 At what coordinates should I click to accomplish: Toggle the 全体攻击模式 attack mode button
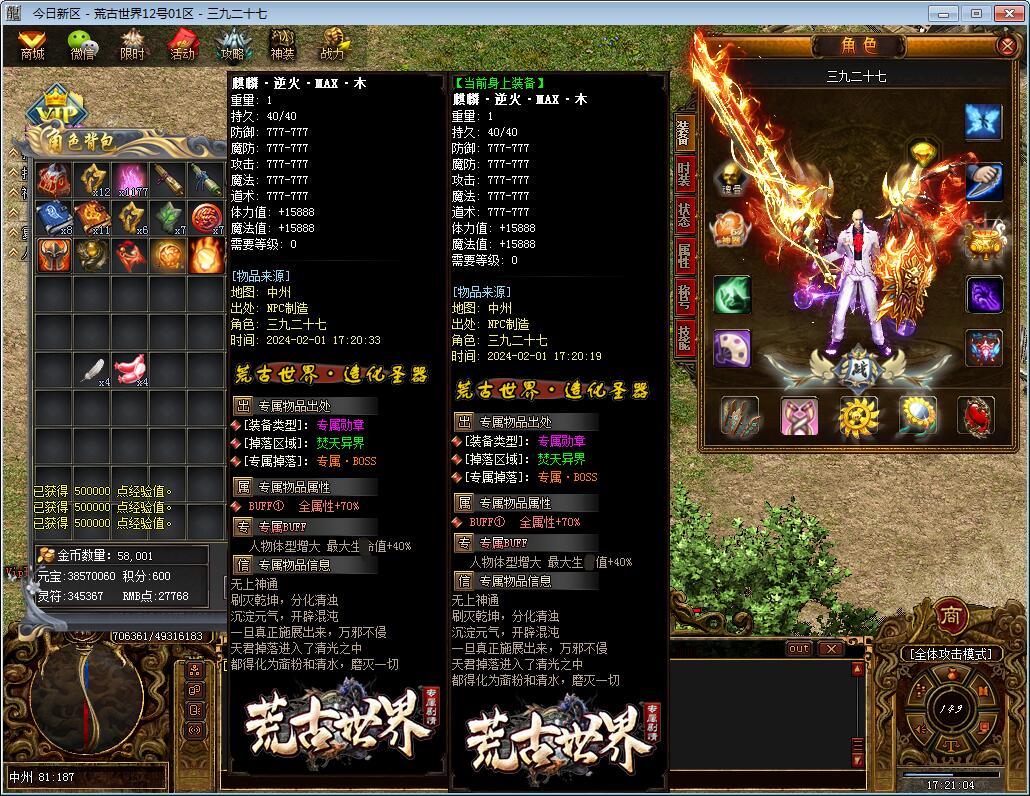tap(950, 654)
